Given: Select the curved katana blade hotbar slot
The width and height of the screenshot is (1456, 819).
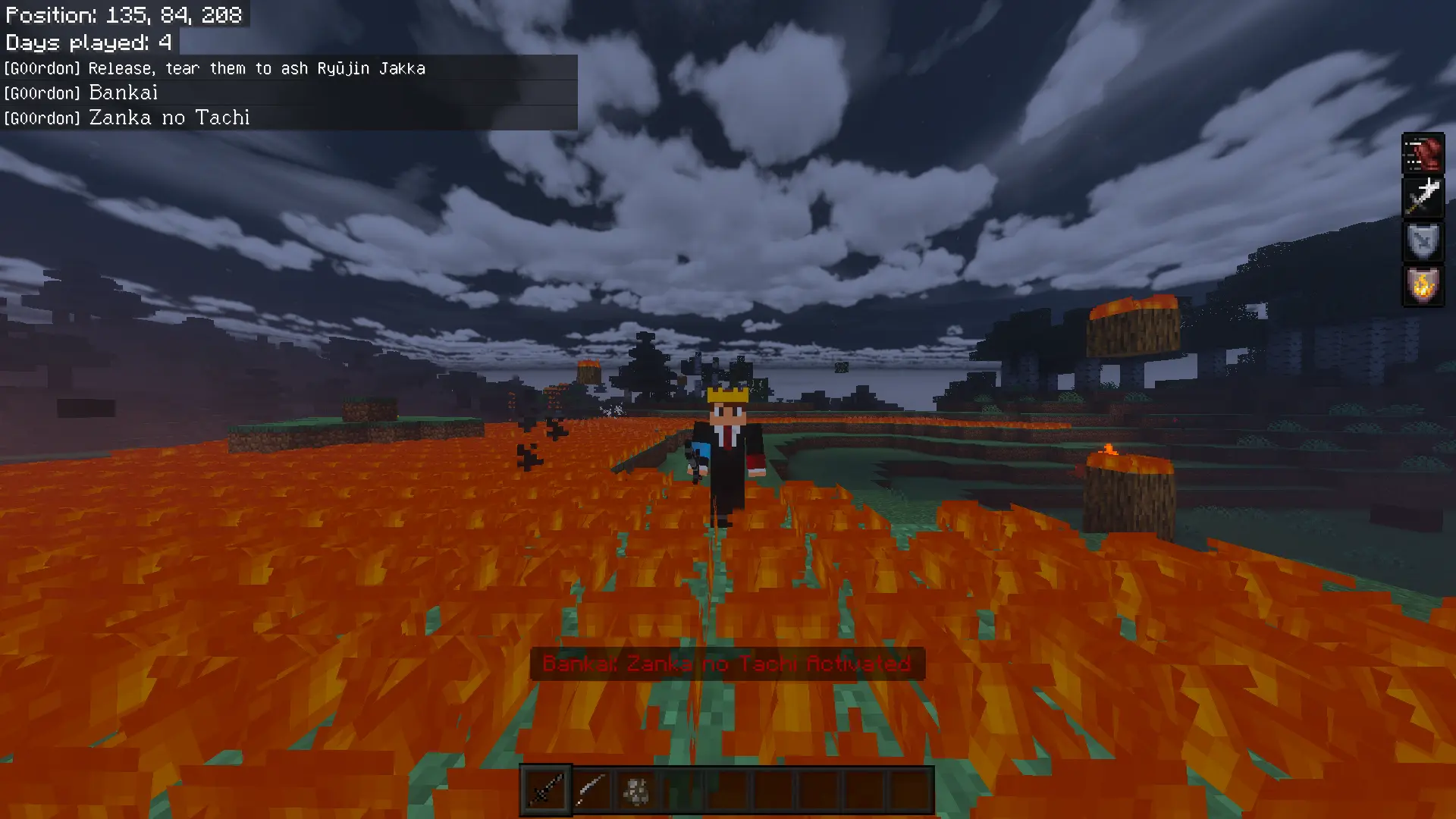Looking at the screenshot, I should 591,790.
